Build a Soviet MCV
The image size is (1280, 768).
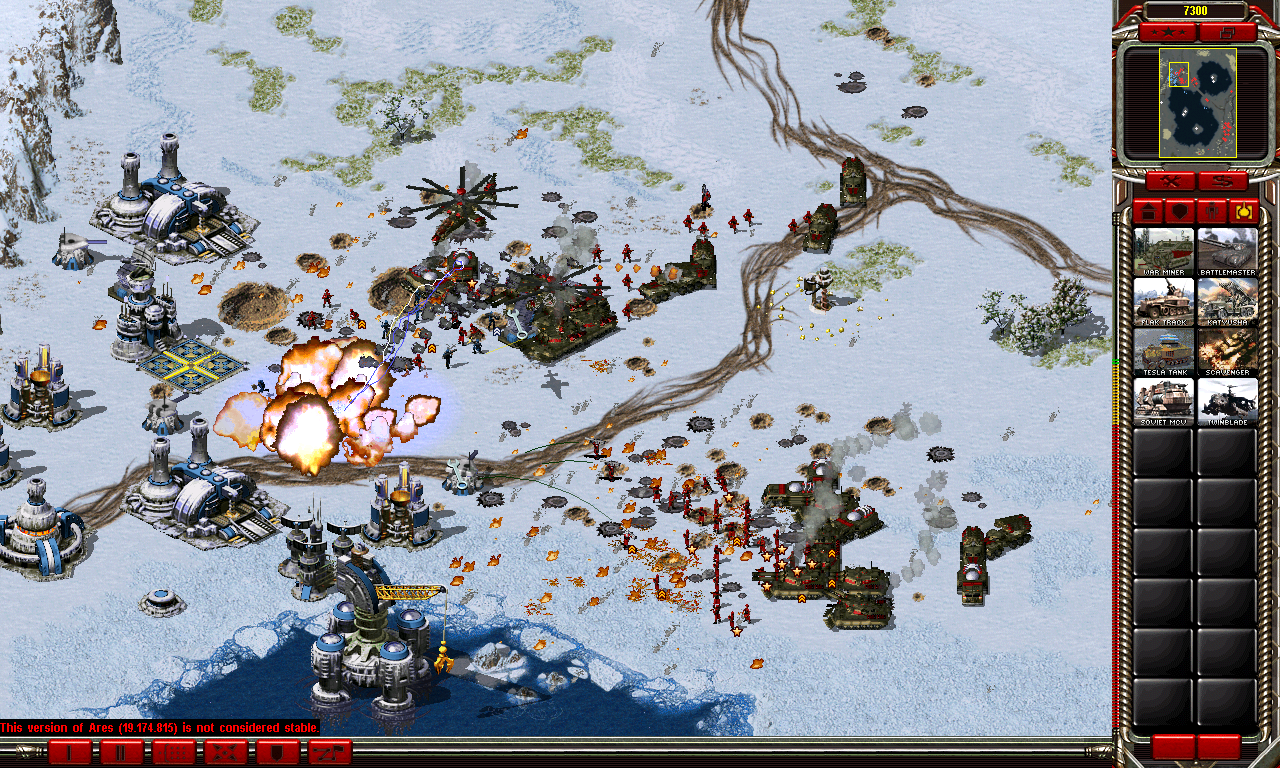pos(1163,401)
